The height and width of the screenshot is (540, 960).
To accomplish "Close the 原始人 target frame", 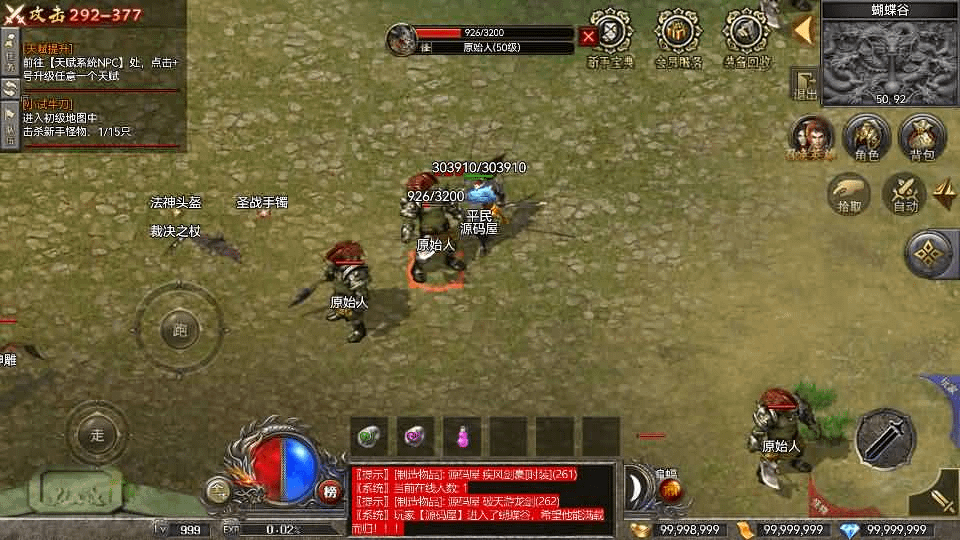I will [x=588, y=38].
